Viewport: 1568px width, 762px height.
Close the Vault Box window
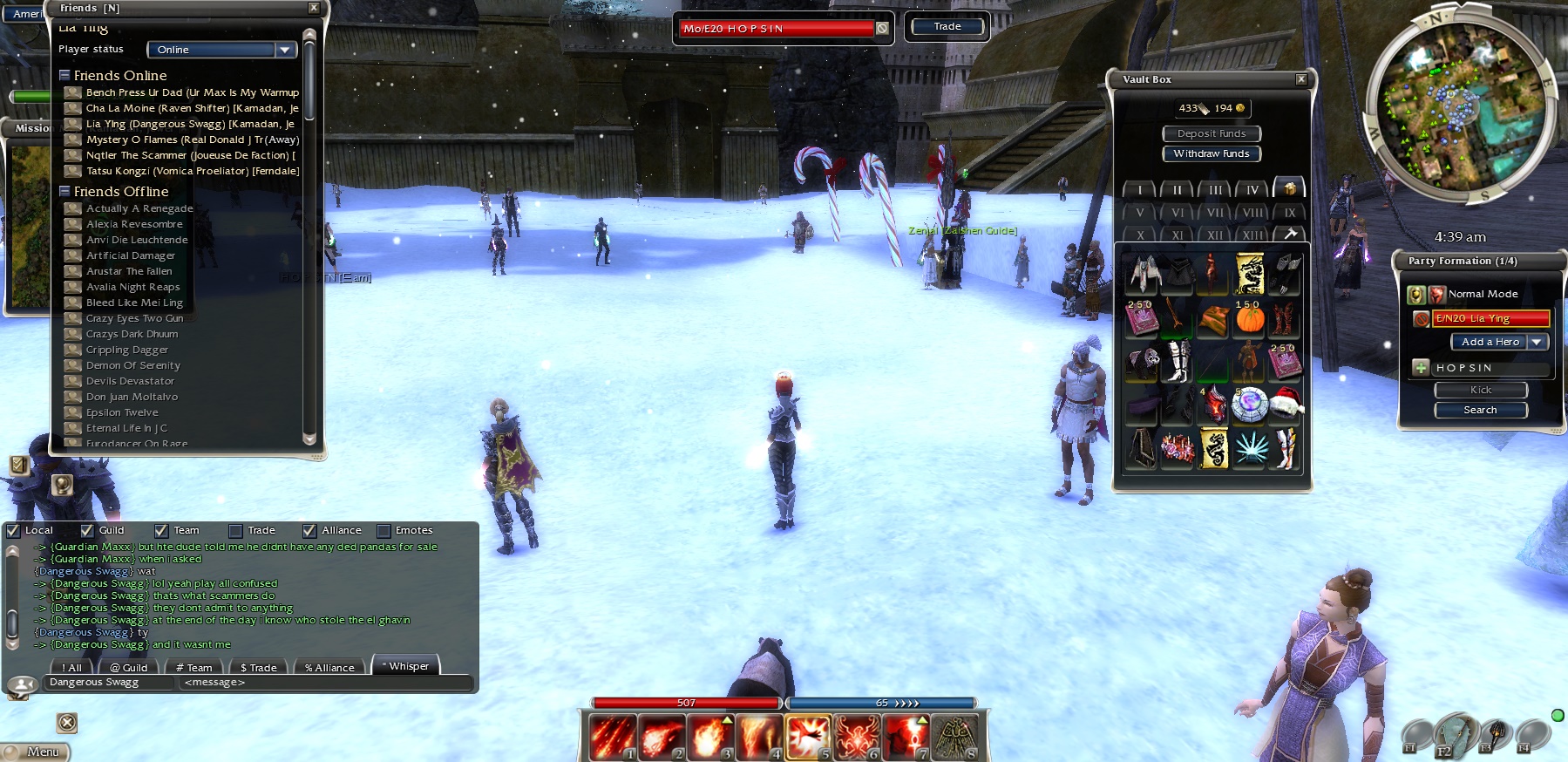(x=1300, y=79)
